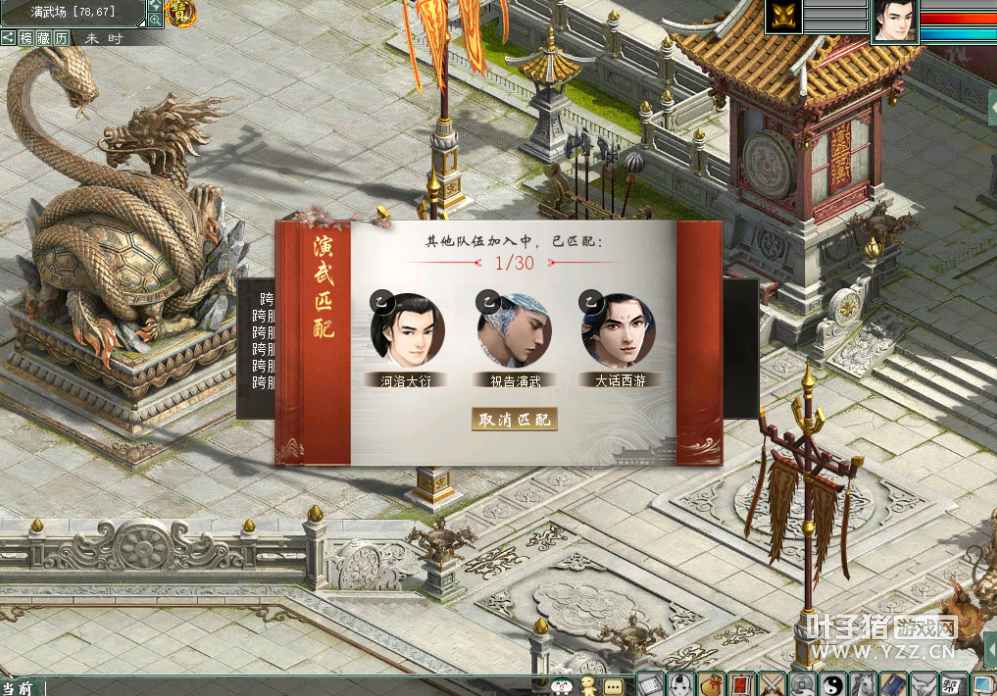
Task: Zoom the minimap with magnifier button
Action: (156, 19)
